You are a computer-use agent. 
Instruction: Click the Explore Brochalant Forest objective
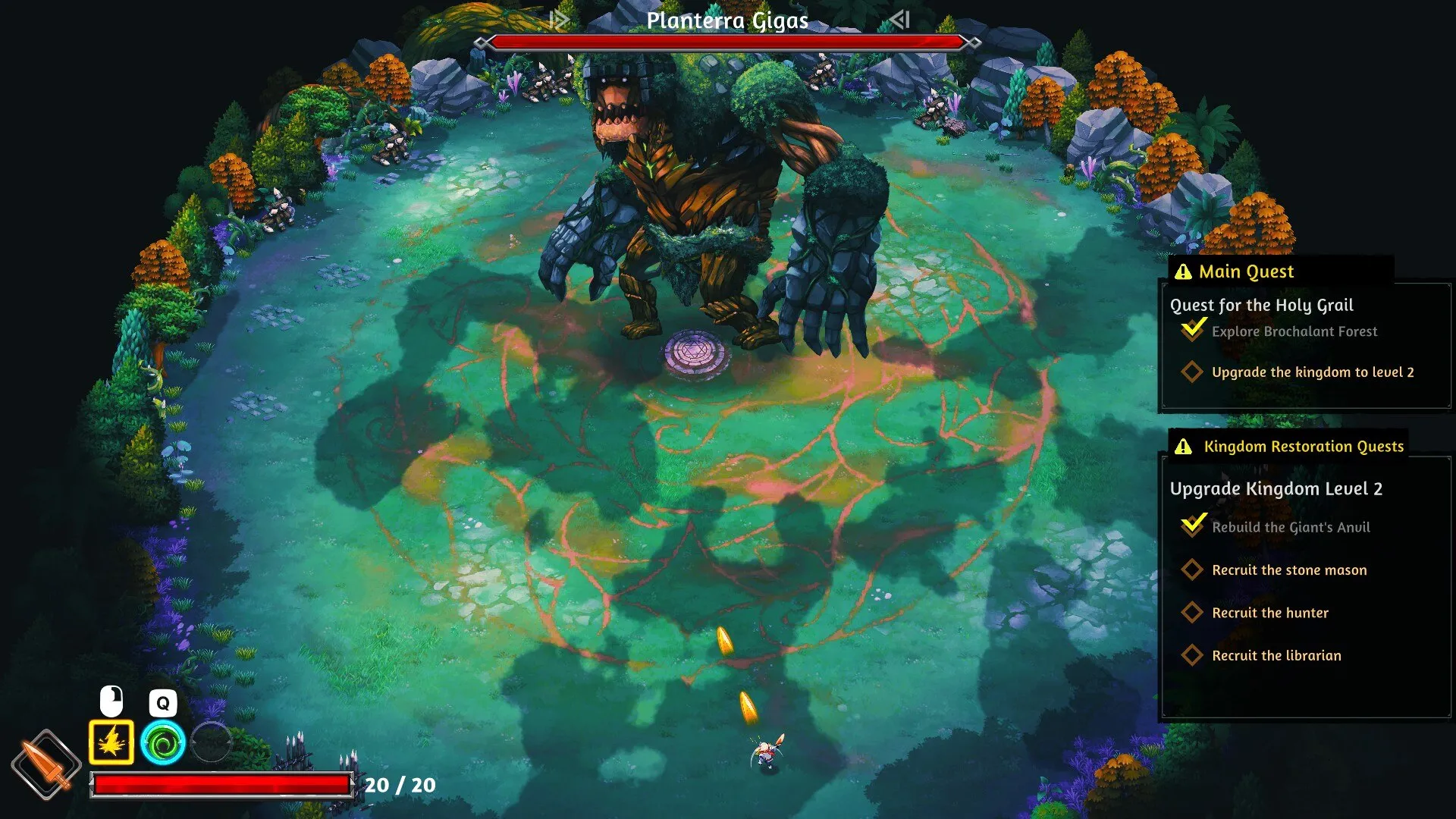click(x=1294, y=331)
